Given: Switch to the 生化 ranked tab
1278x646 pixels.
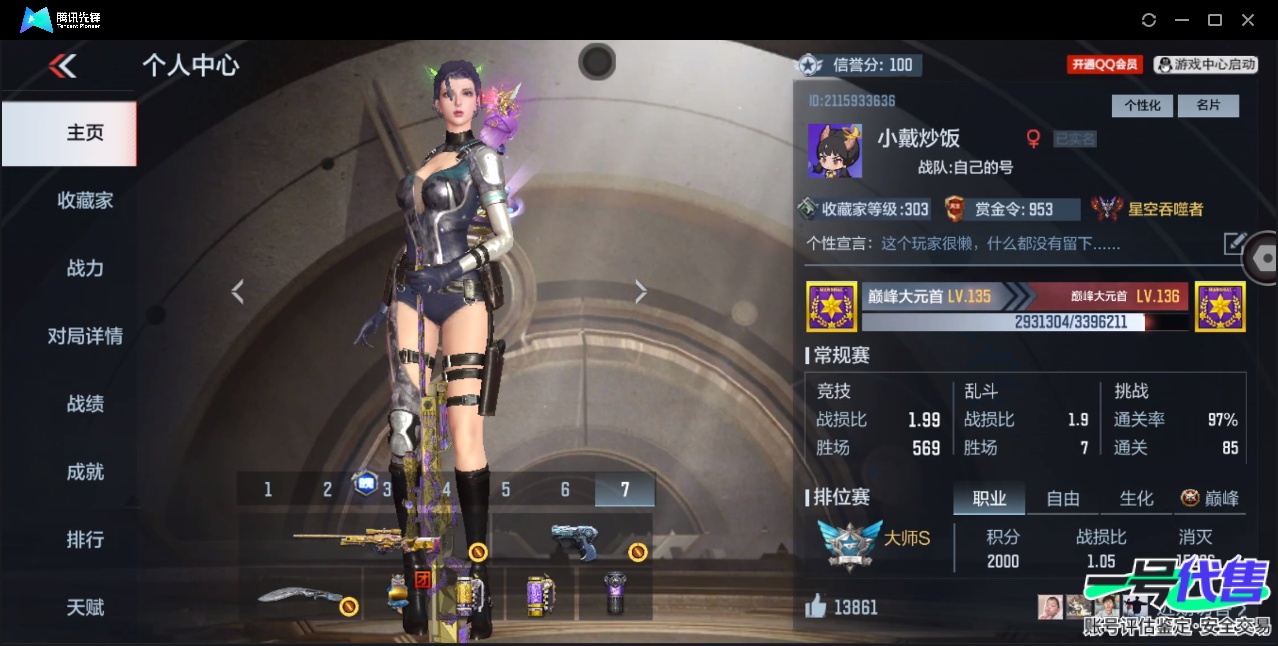Looking at the screenshot, I should [1136, 498].
